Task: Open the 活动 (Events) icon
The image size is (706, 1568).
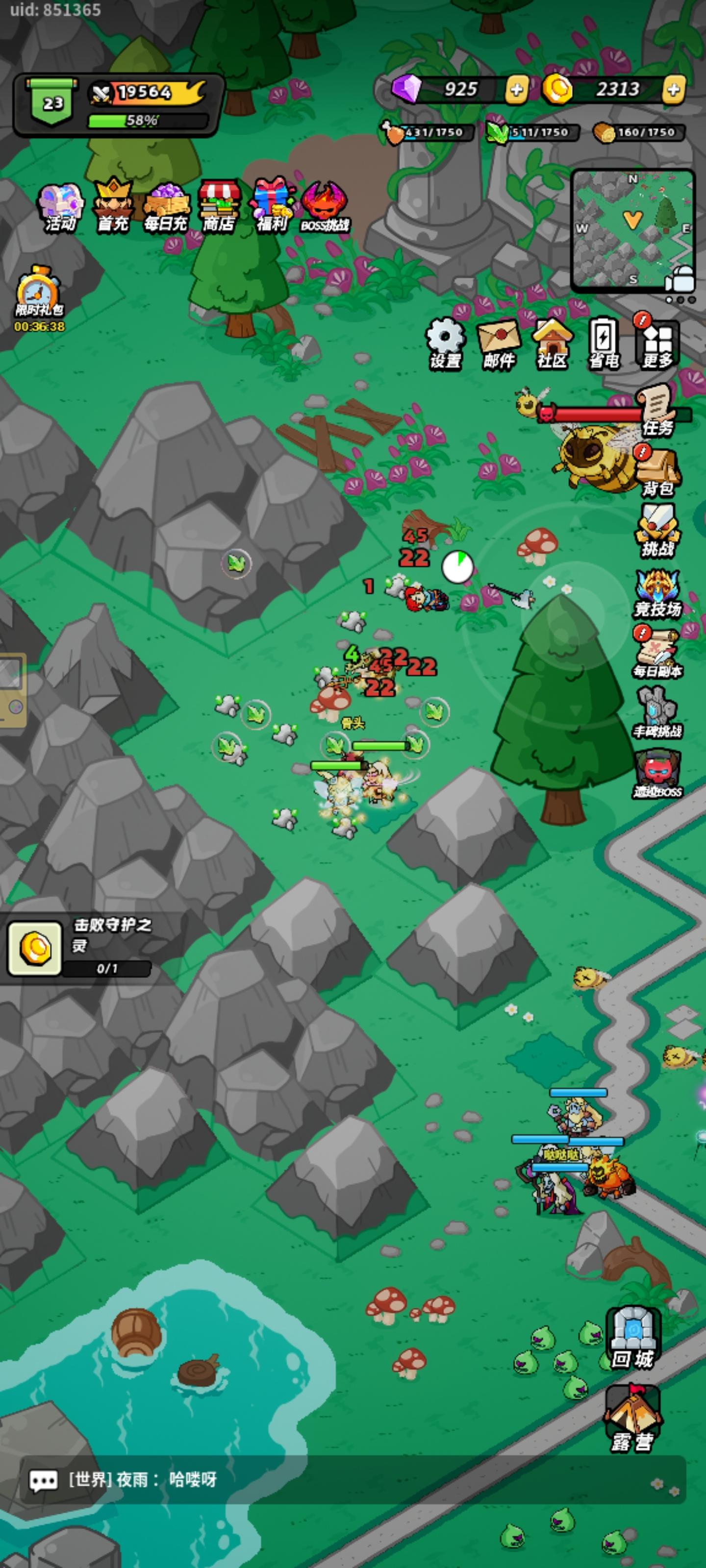Action: pyautogui.click(x=61, y=202)
